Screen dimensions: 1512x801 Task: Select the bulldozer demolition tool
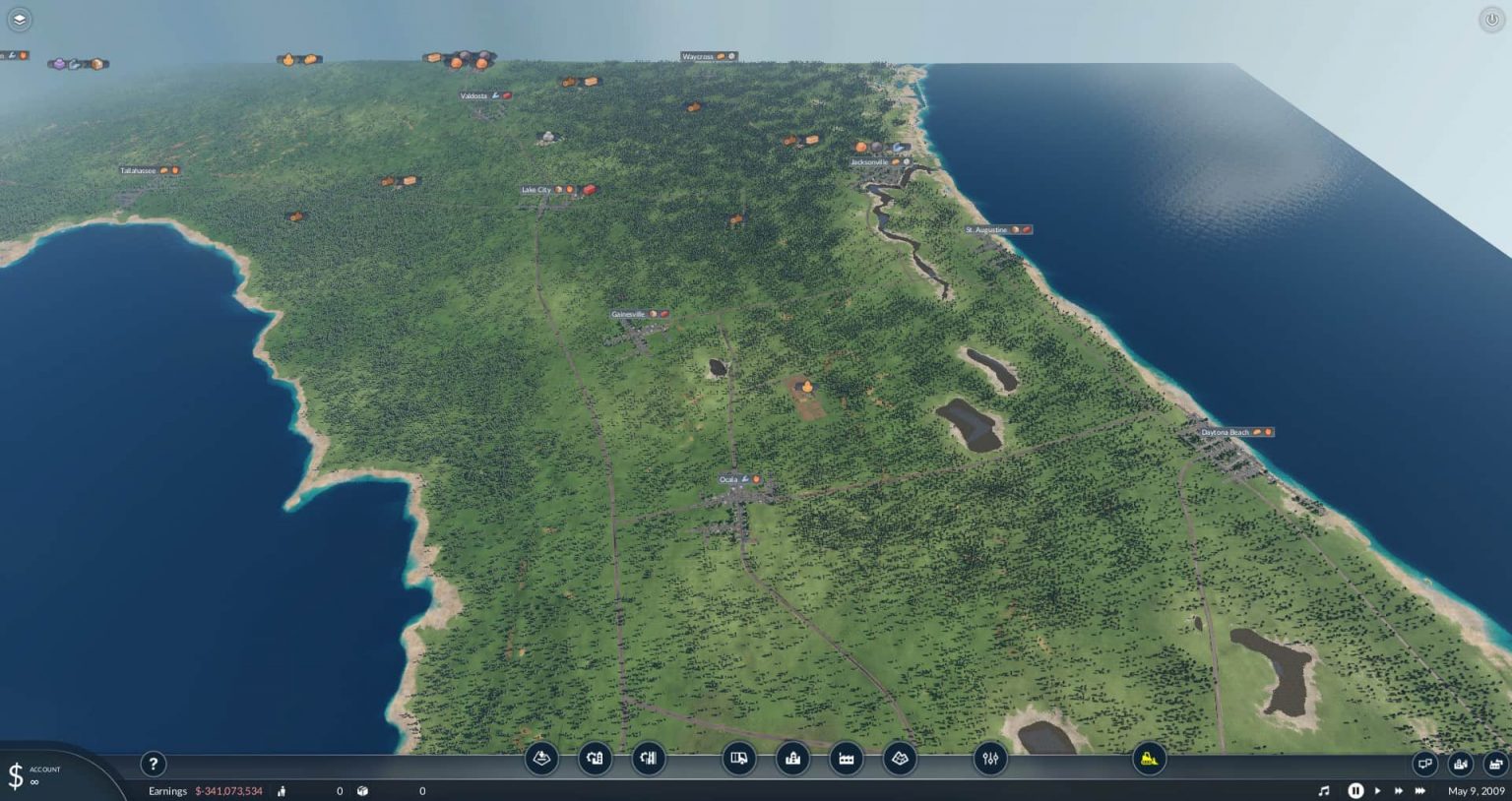pyautogui.click(x=1151, y=759)
